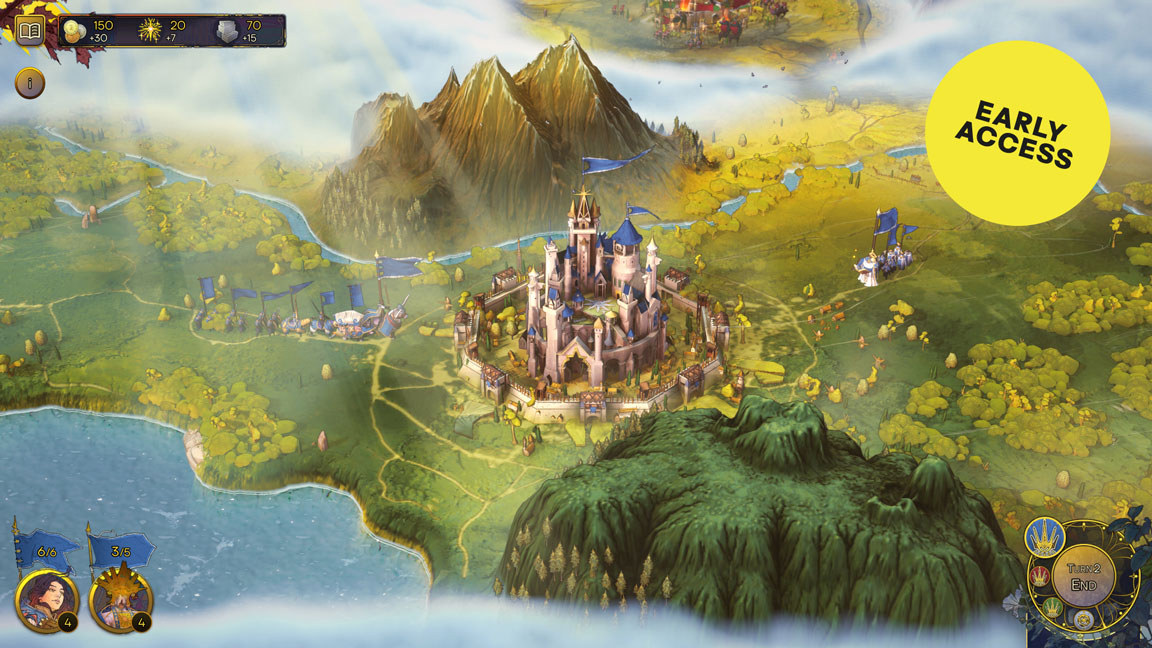Select the dark-haired hero portrait
This screenshot has height=648, width=1152.
coord(44,598)
